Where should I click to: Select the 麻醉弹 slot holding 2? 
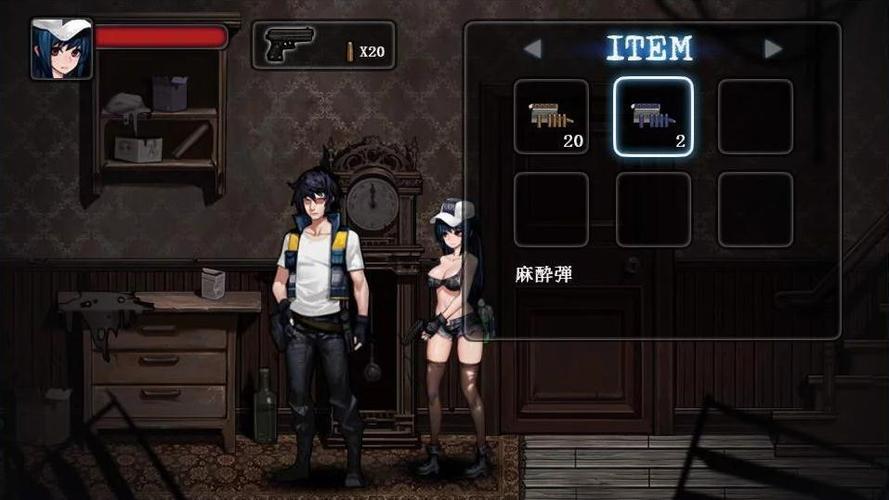coord(653,117)
